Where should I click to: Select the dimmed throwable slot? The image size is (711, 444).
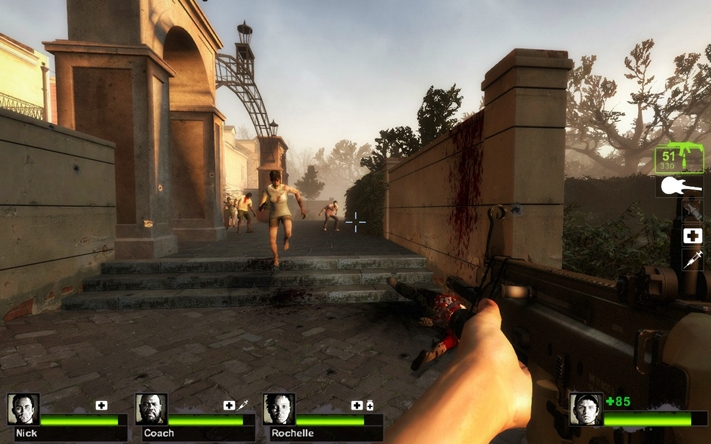692,211
